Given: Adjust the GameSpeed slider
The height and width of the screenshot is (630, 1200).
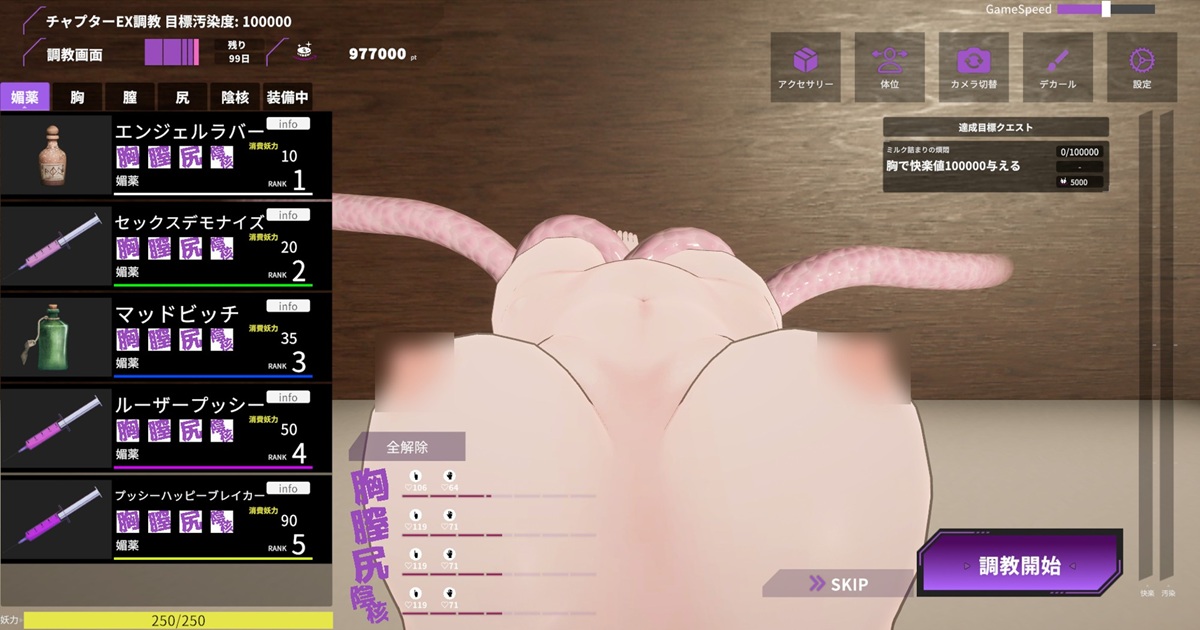Looking at the screenshot, I should (x=1106, y=9).
